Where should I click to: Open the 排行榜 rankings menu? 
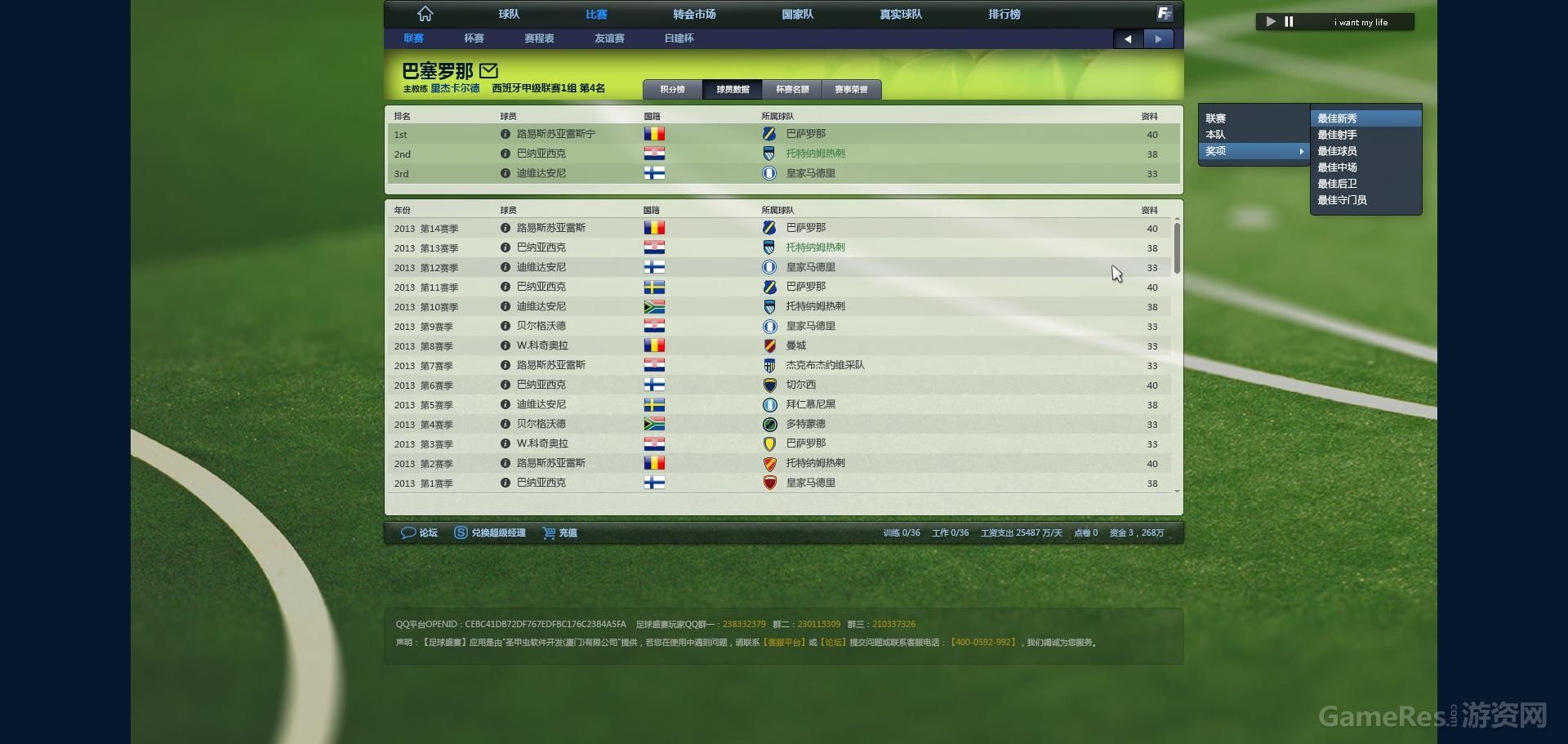click(1004, 14)
